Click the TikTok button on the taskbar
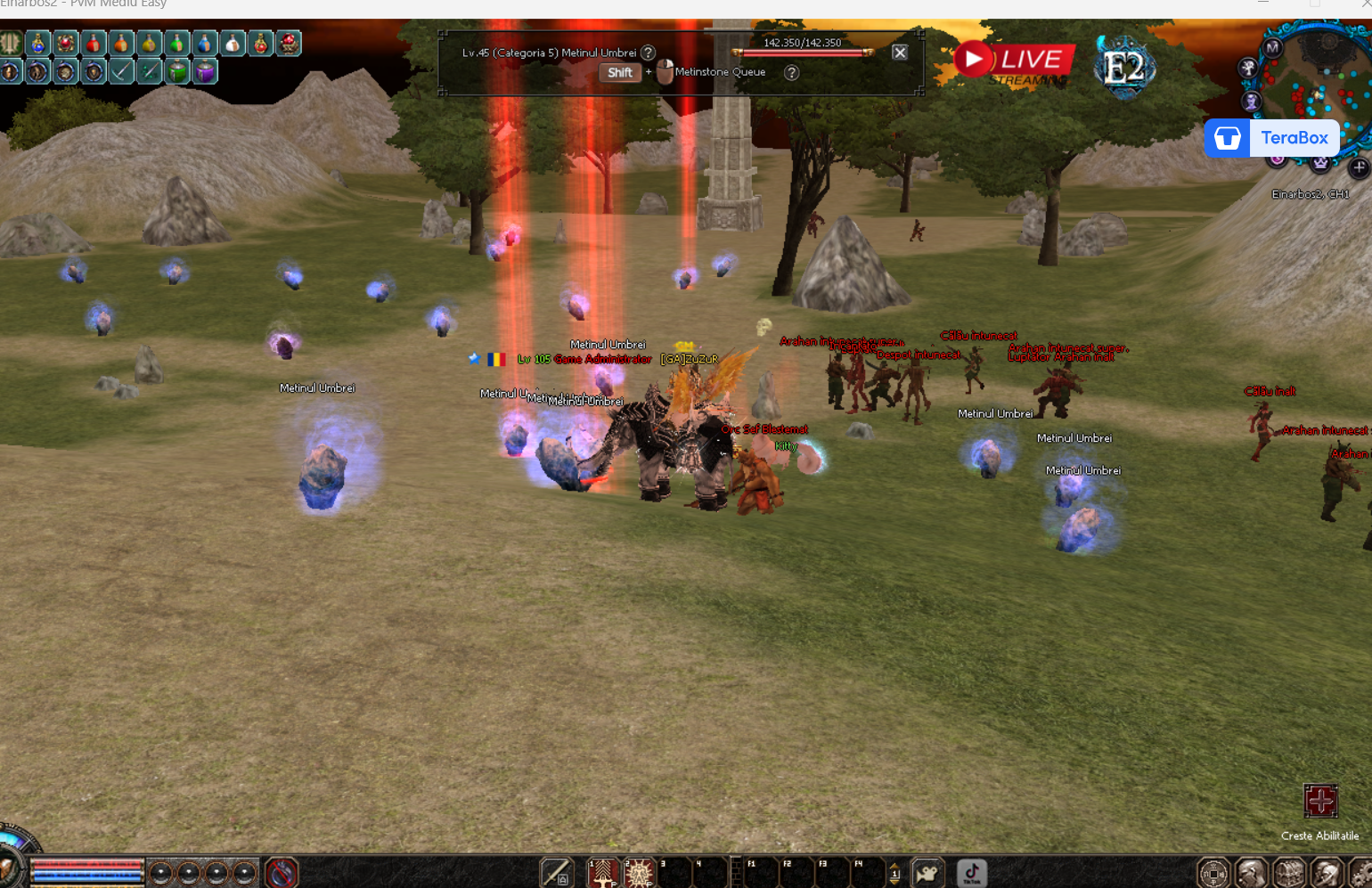 click(x=971, y=874)
